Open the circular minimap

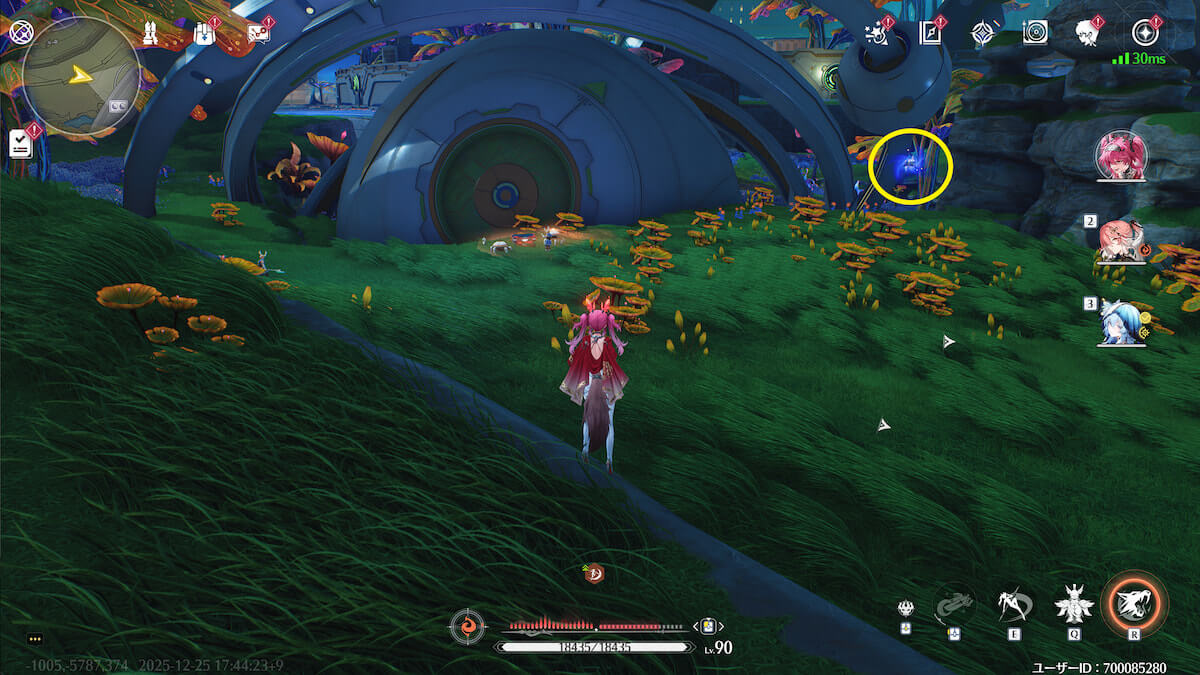(81, 77)
